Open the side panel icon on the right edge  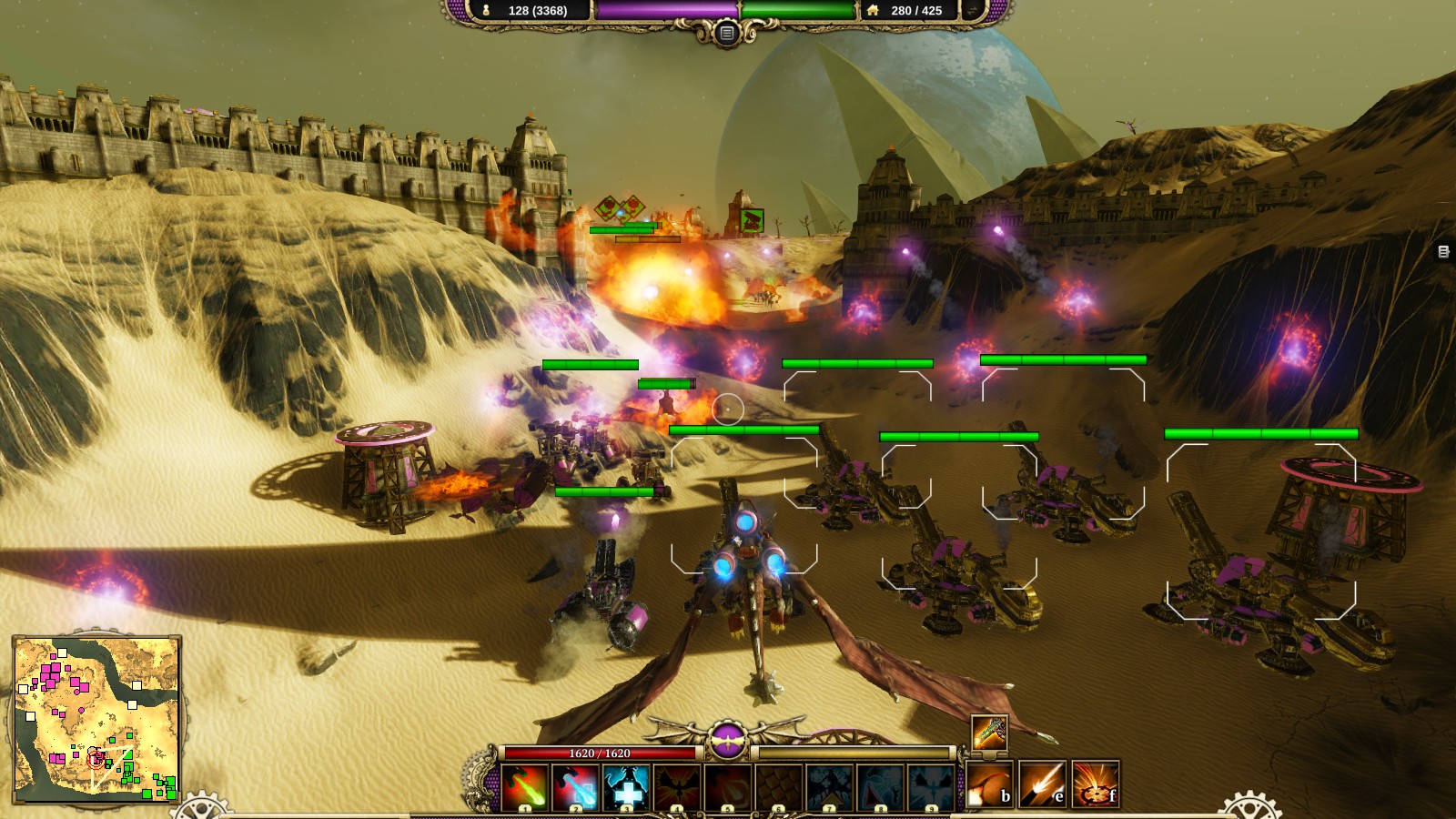point(1443,251)
